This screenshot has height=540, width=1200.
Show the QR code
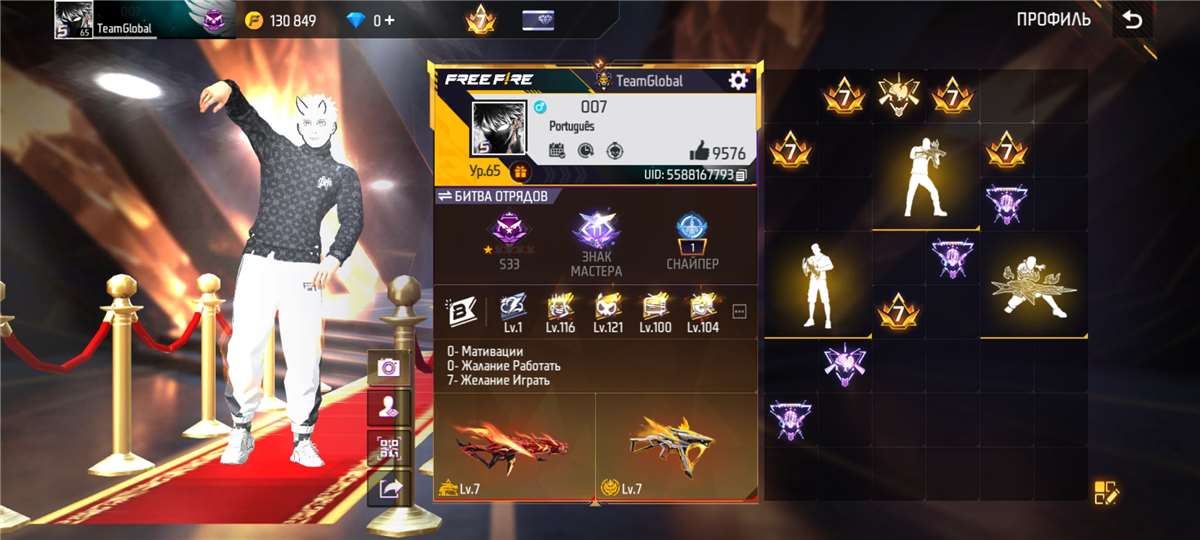pyautogui.click(x=388, y=447)
